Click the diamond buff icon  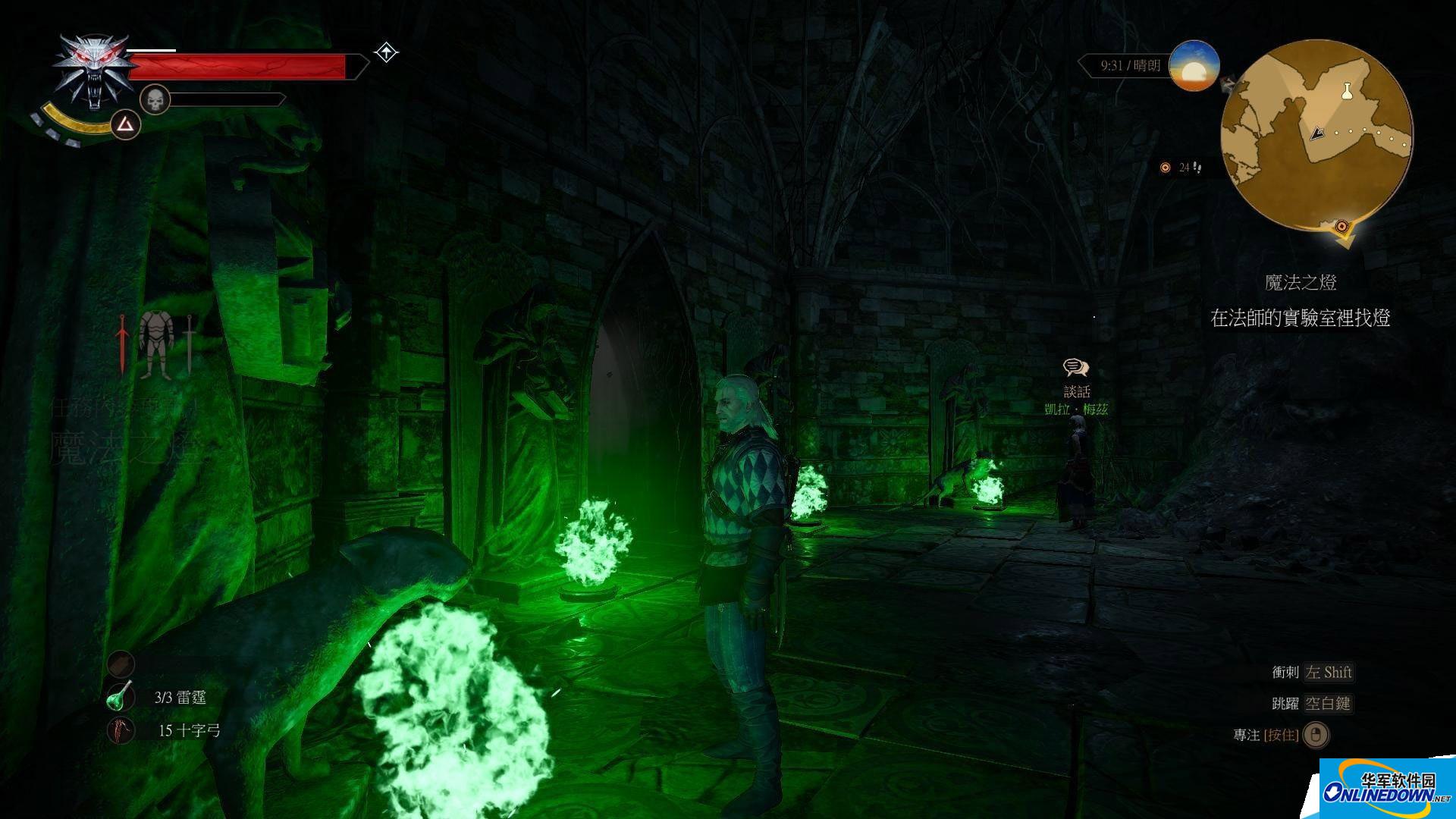pos(387,53)
